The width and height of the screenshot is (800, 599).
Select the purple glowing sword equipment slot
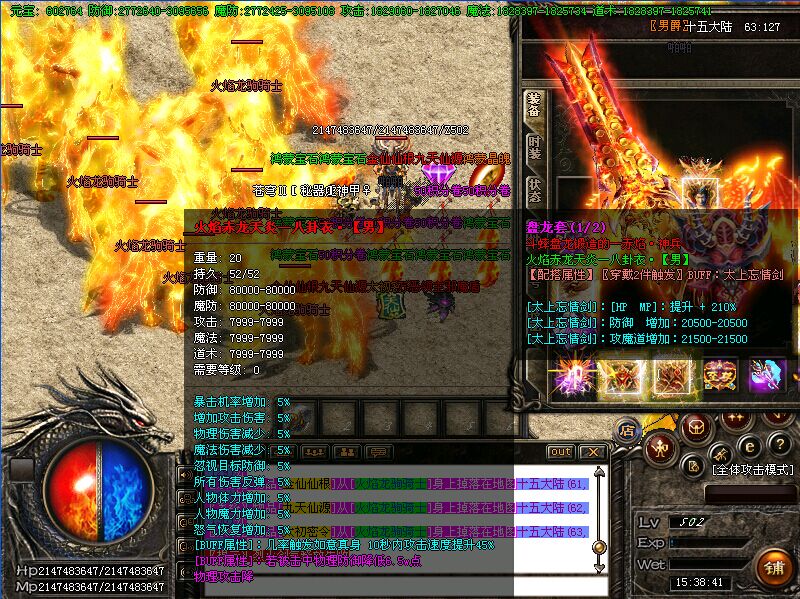[x=573, y=376]
